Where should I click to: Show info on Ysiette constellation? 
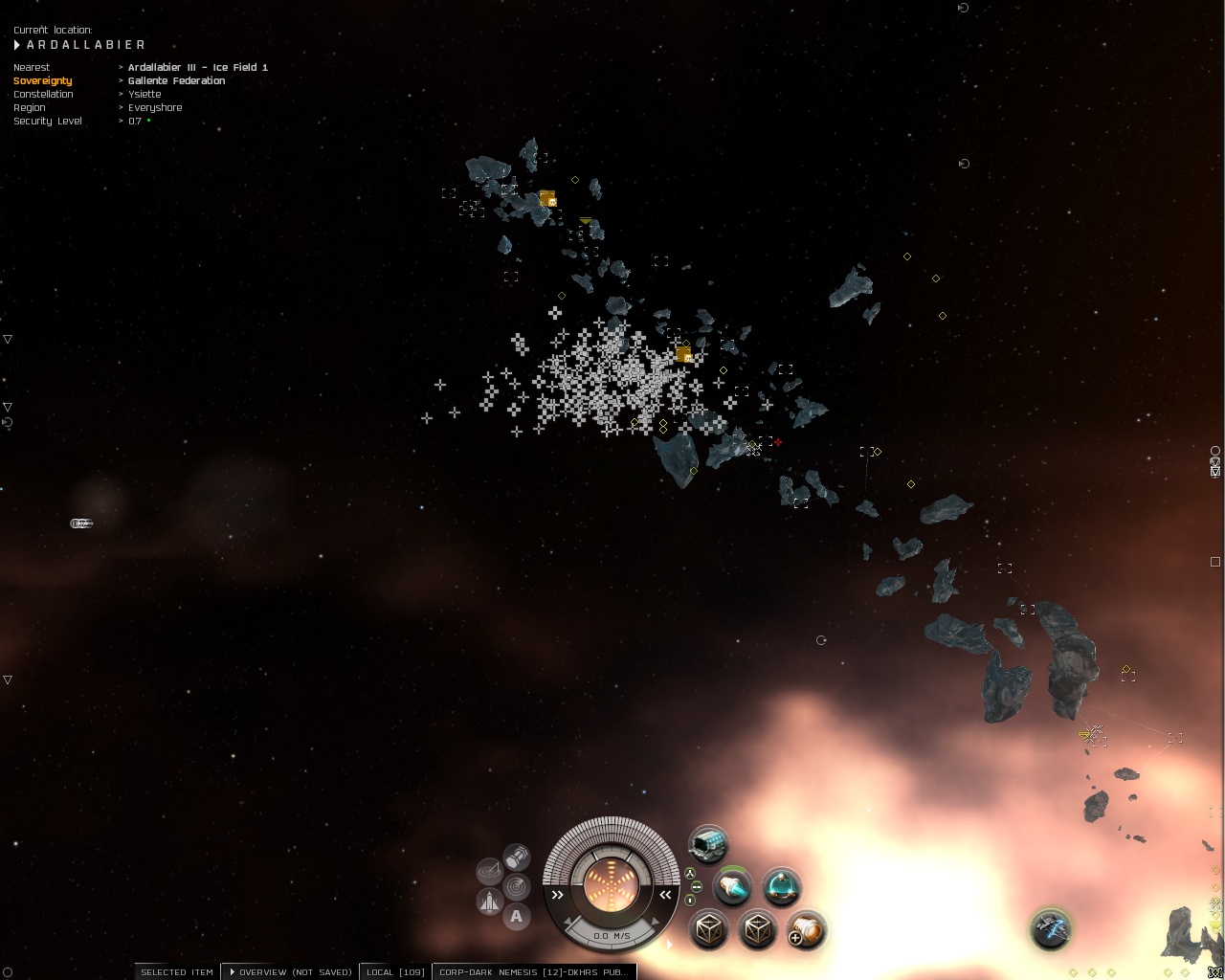coord(145,95)
